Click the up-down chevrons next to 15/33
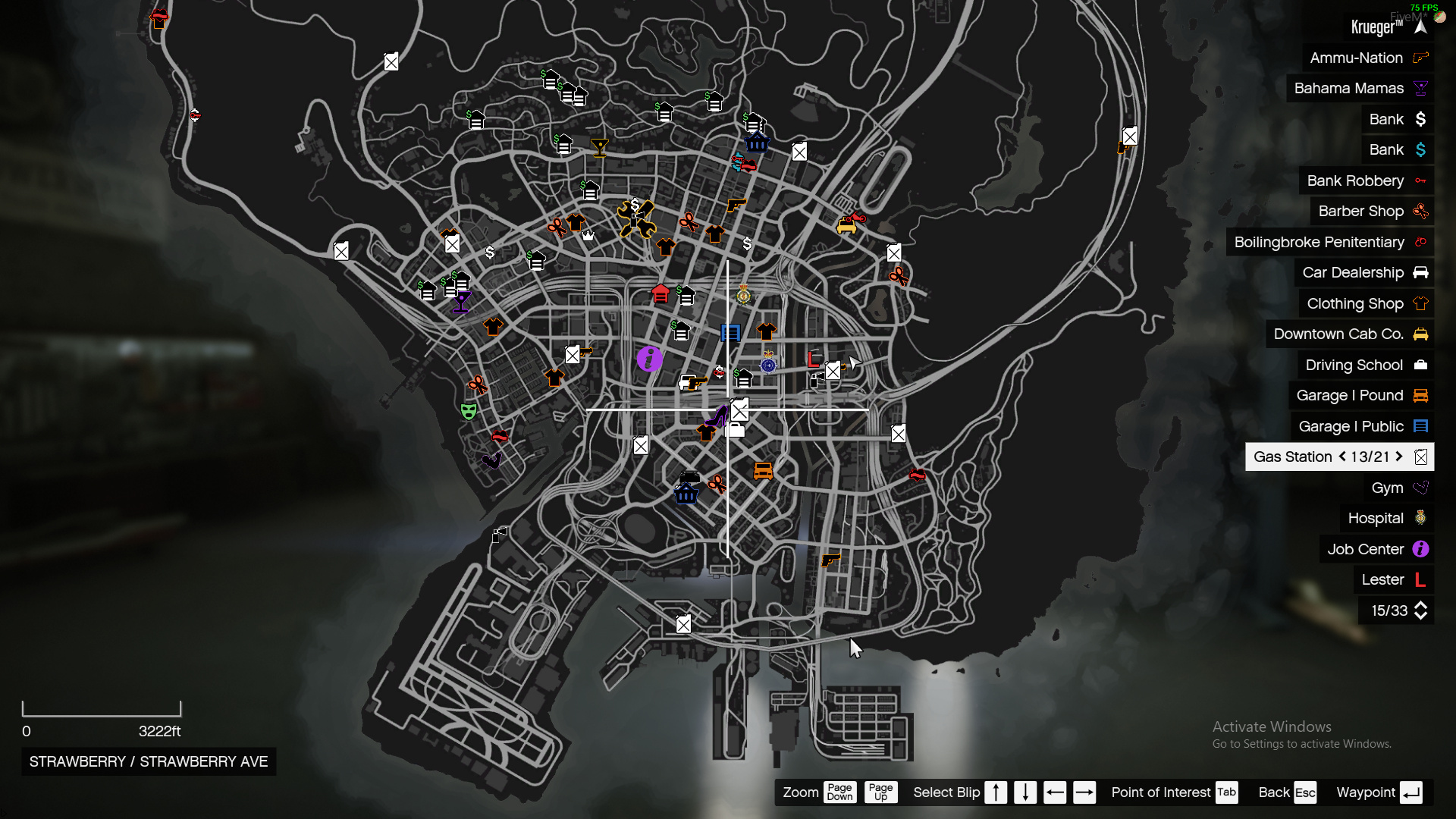The width and height of the screenshot is (1456, 819). pos(1420,610)
